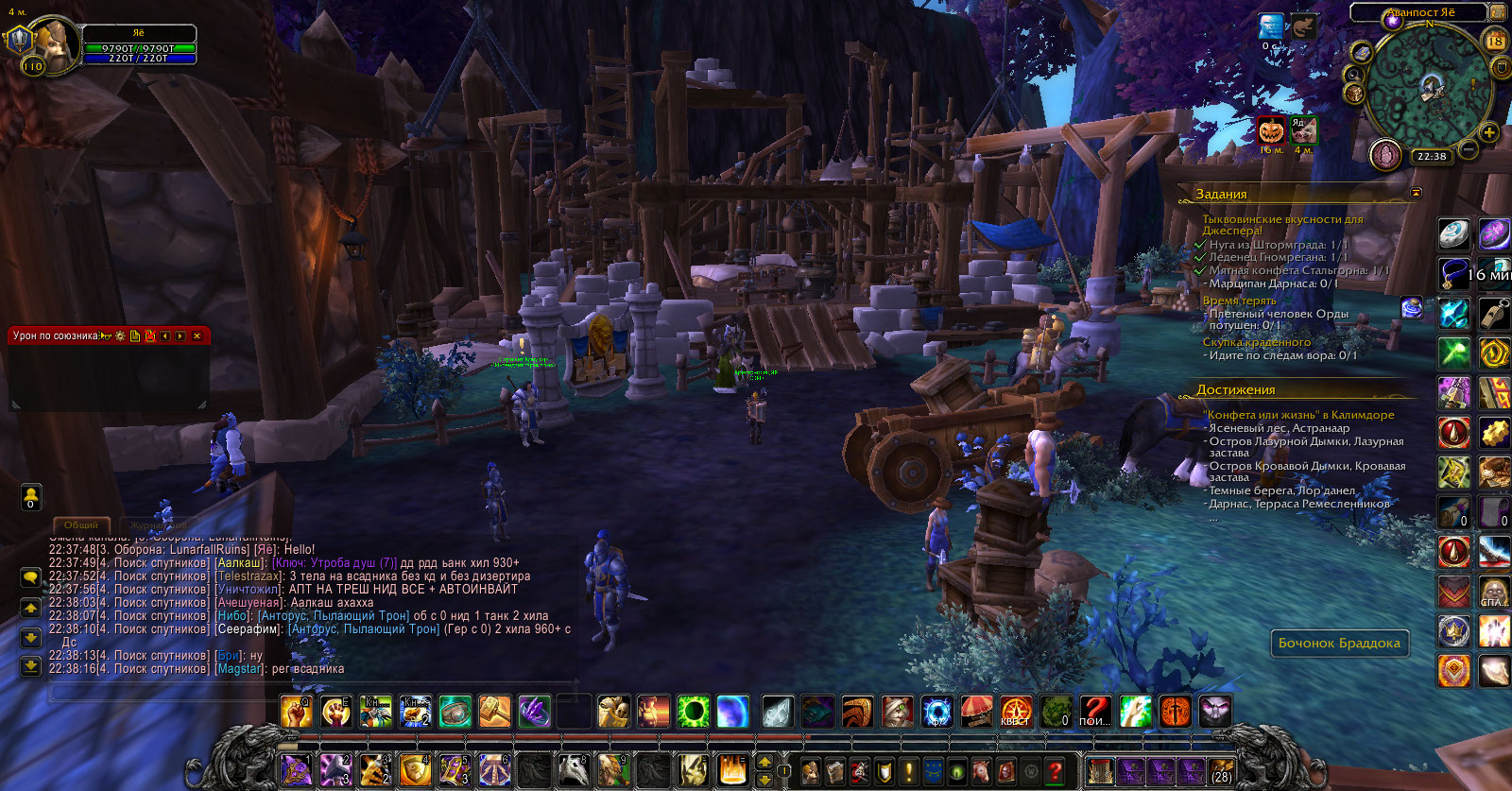Collapse the Задания quest tracker
Viewport: 1512px width, 791px height.
point(1416,193)
